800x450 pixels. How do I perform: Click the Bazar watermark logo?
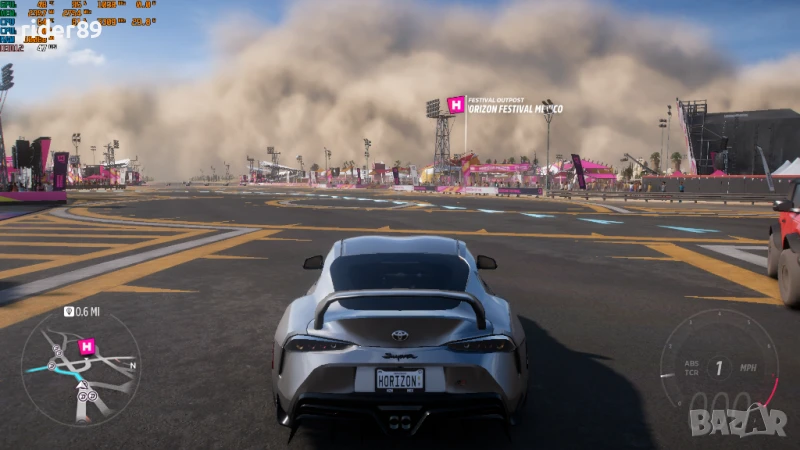tap(738, 422)
